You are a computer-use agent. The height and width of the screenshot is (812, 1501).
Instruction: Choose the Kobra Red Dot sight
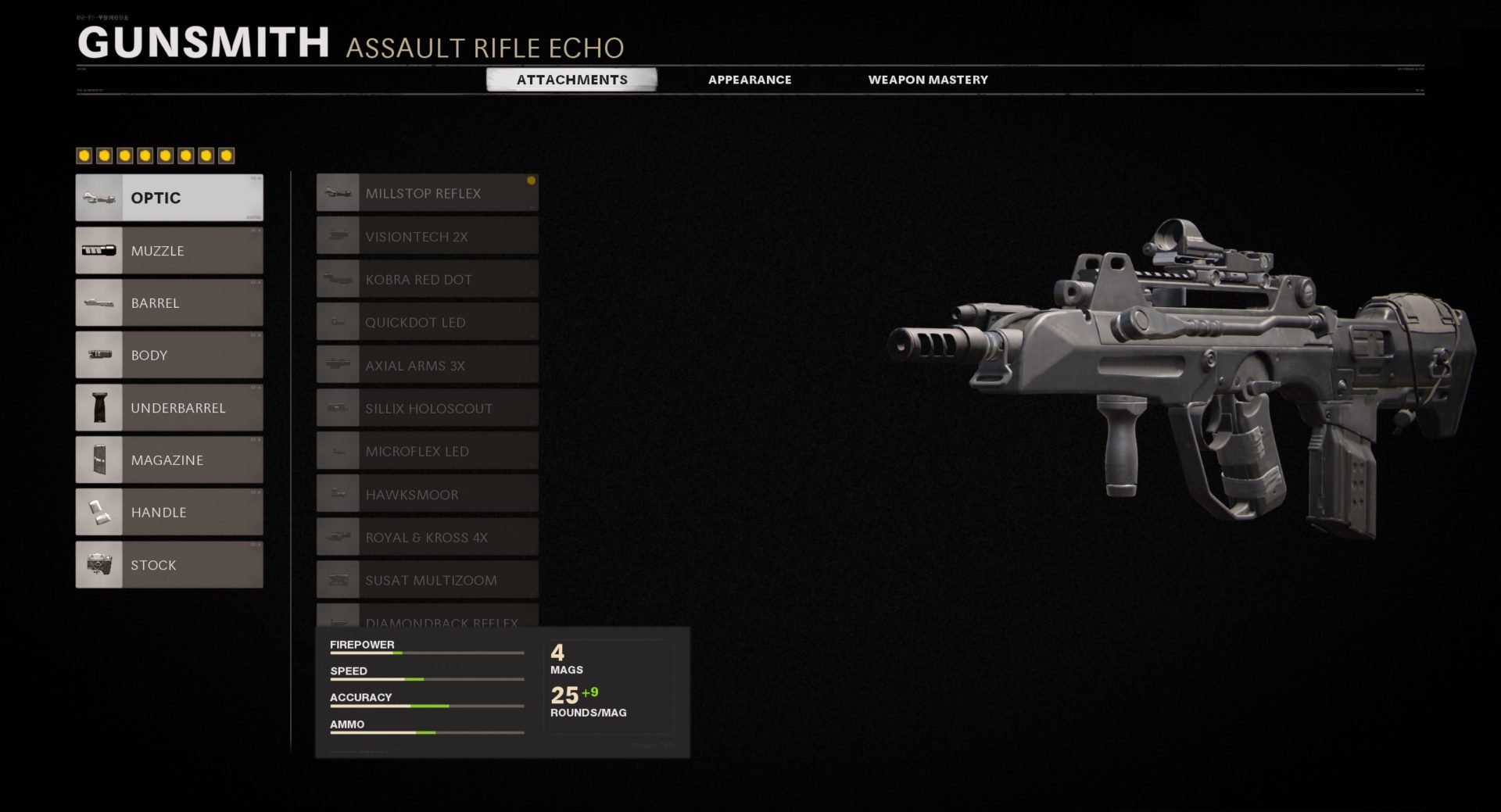pyautogui.click(x=428, y=279)
